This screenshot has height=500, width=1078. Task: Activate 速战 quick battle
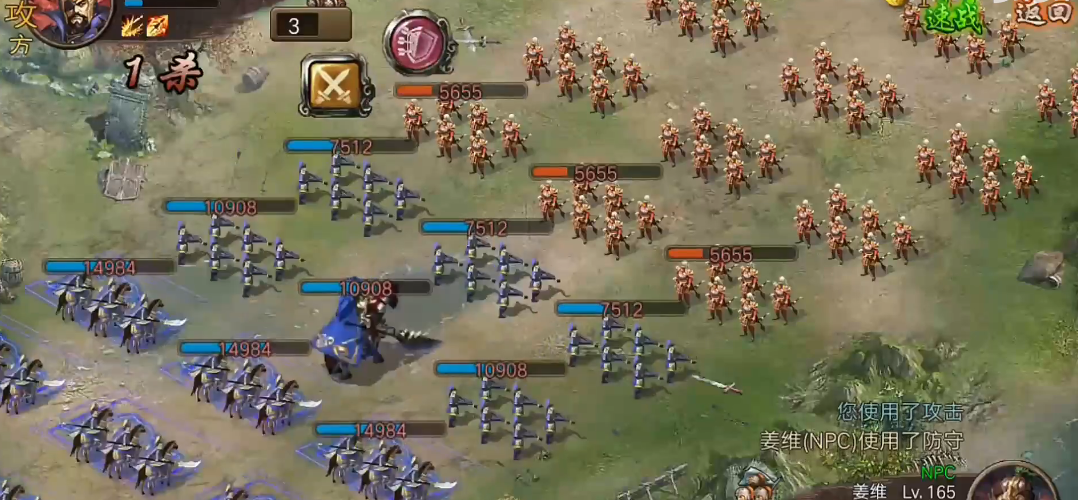tap(953, 17)
